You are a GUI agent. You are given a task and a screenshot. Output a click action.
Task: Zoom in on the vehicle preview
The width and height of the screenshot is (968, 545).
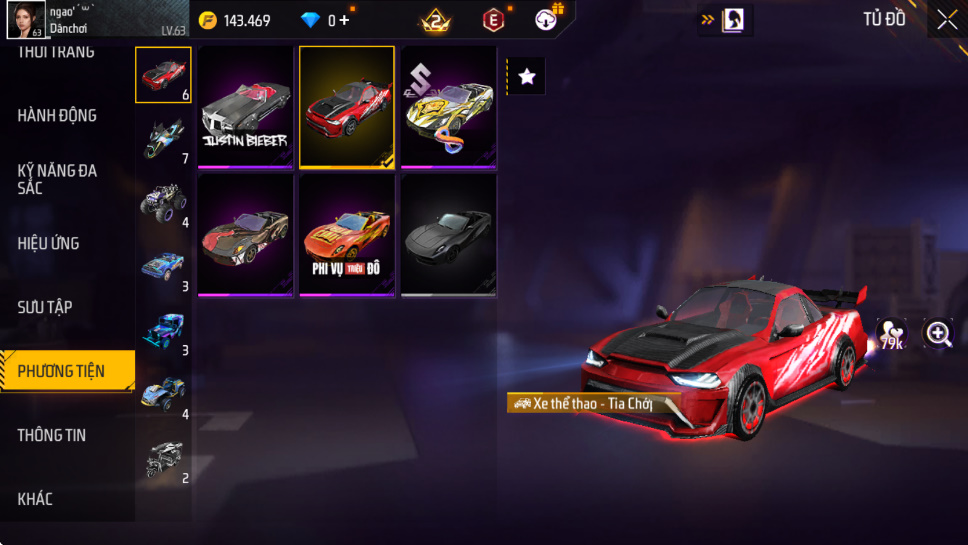coord(938,334)
